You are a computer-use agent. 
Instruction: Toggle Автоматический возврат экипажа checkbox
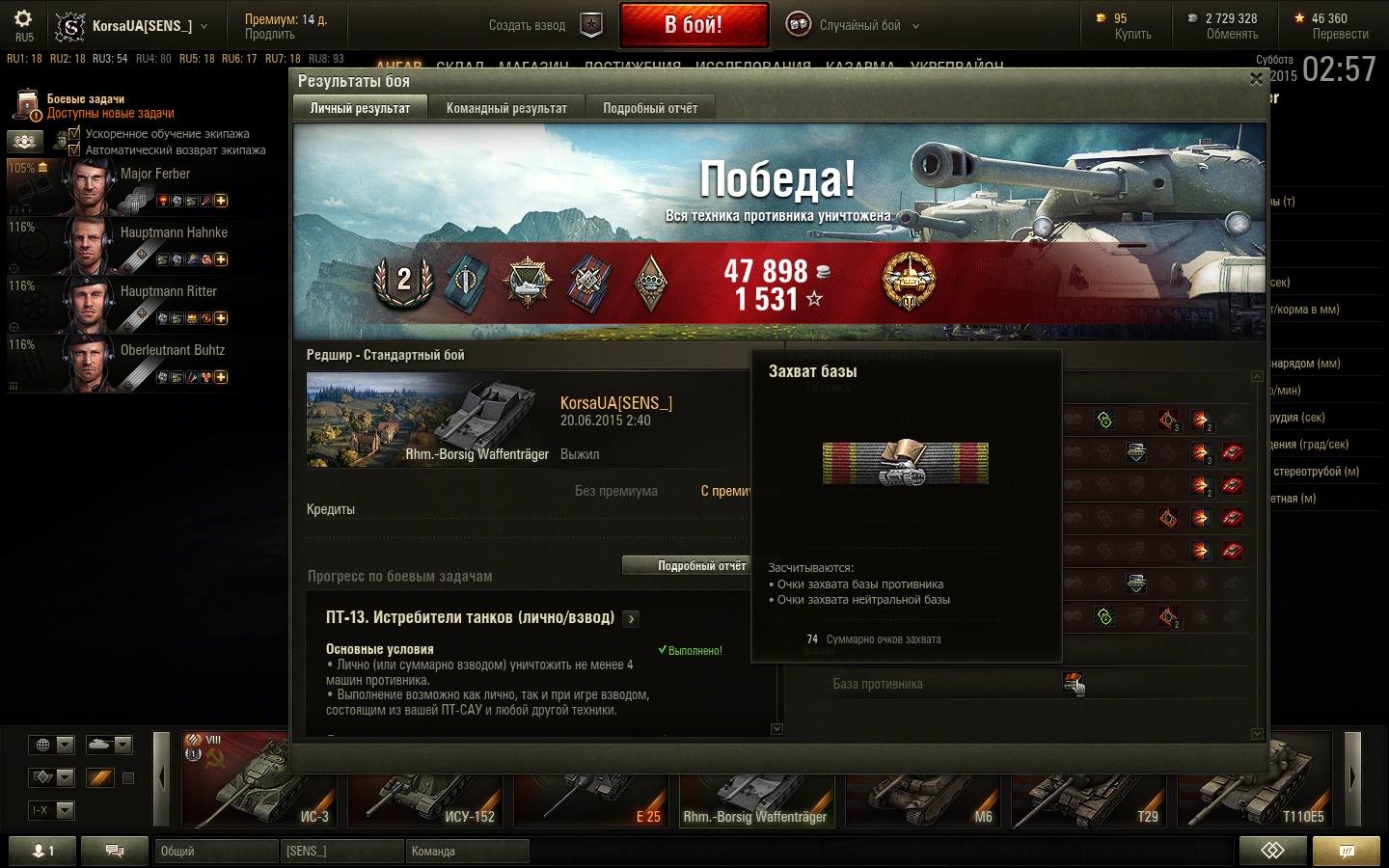point(74,149)
